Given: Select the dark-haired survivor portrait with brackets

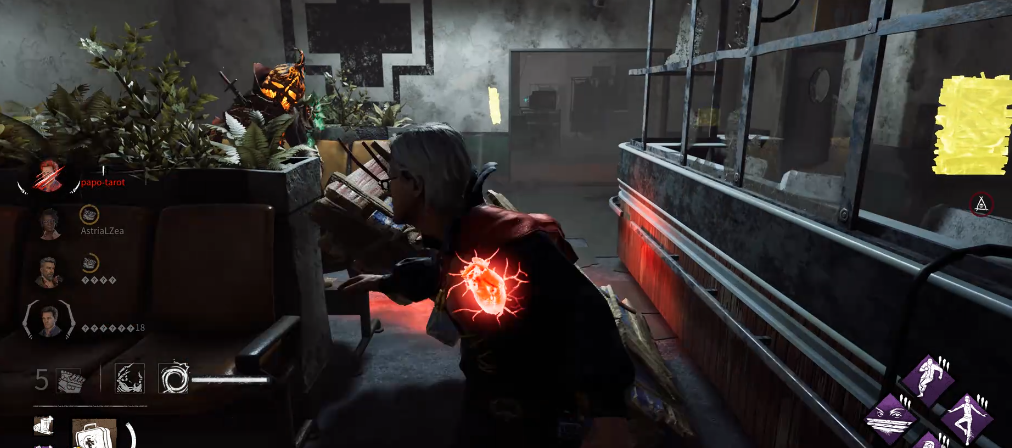Looking at the screenshot, I should (x=49, y=320).
